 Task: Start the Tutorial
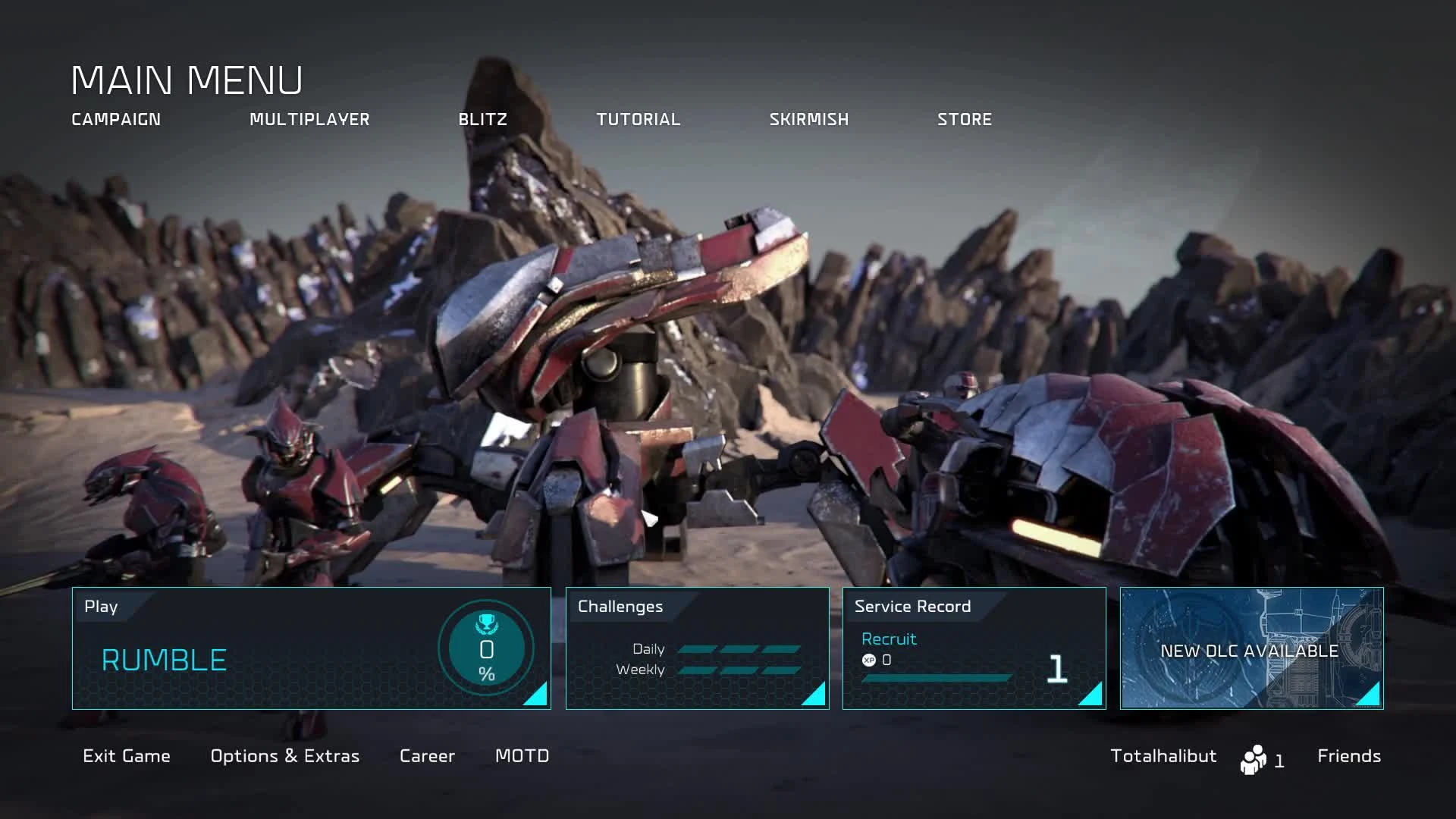coord(639,119)
